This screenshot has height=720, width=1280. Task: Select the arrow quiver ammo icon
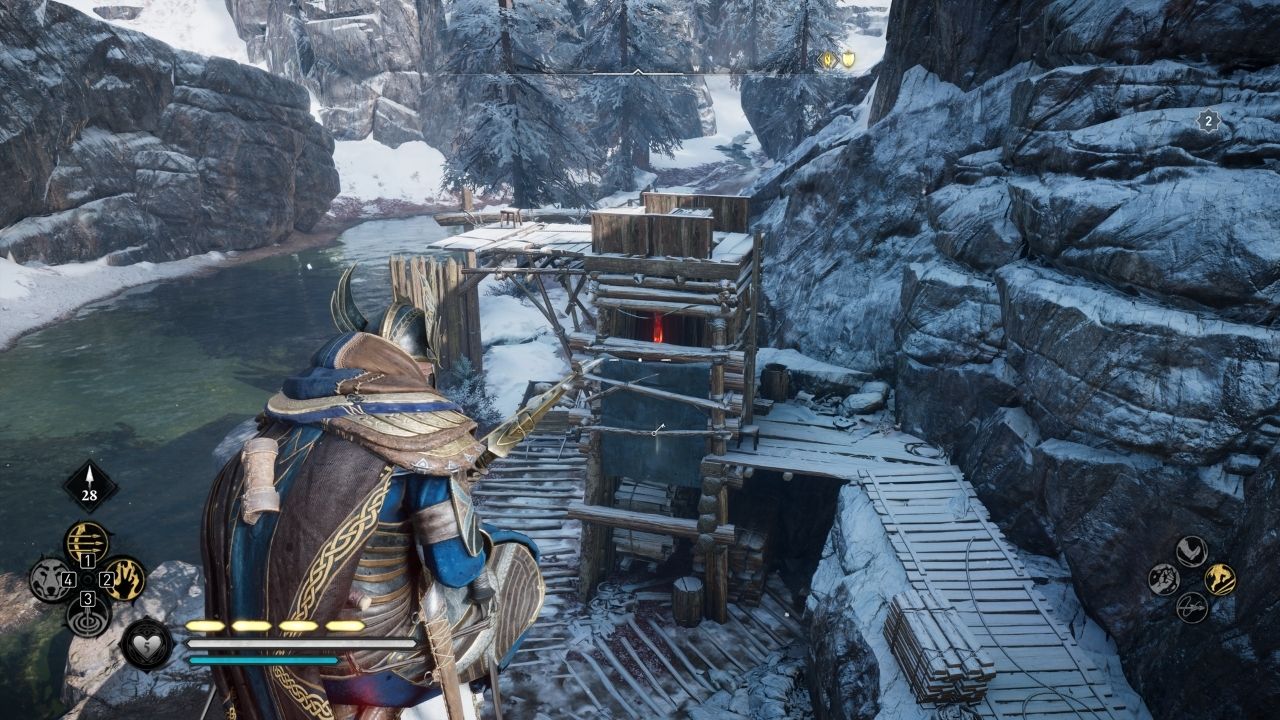click(90, 486)
